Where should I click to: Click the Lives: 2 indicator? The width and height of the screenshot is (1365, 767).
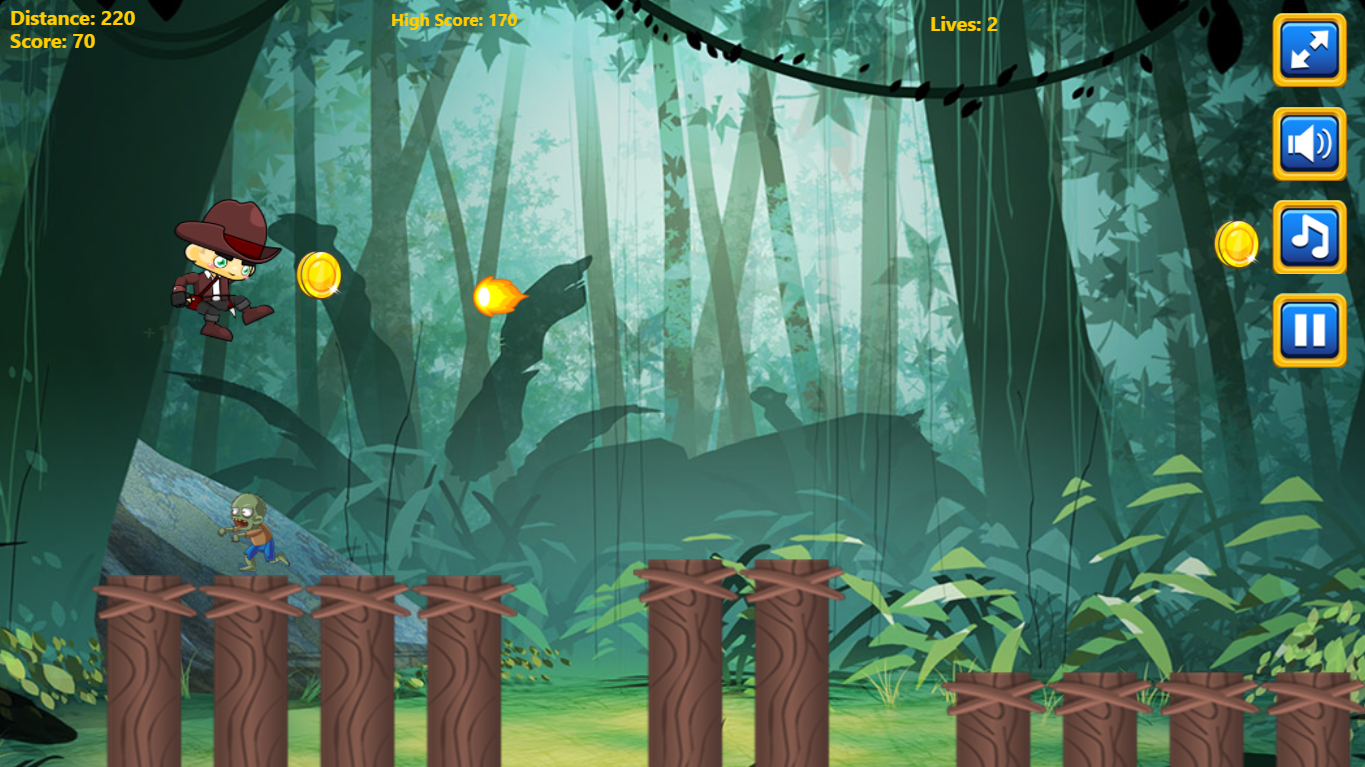click(x=964, y=25)
